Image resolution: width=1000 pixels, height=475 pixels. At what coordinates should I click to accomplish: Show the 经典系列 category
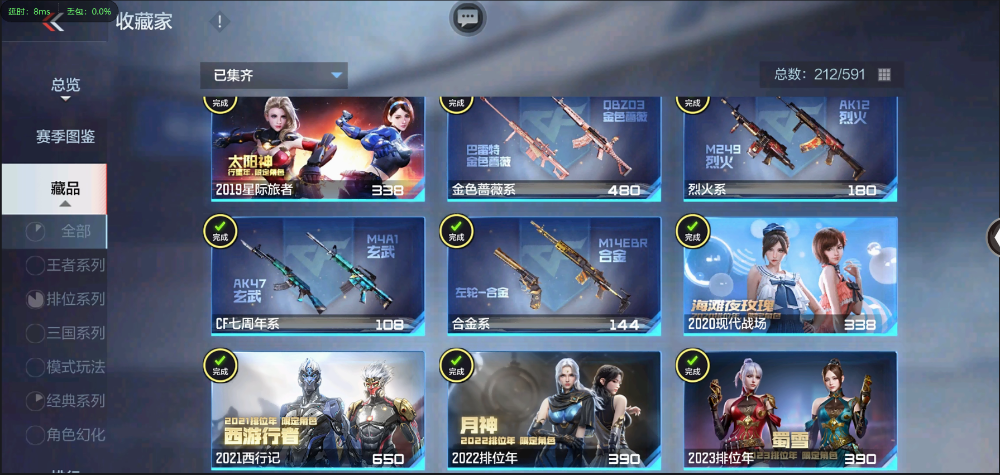(x=65, y=401)
